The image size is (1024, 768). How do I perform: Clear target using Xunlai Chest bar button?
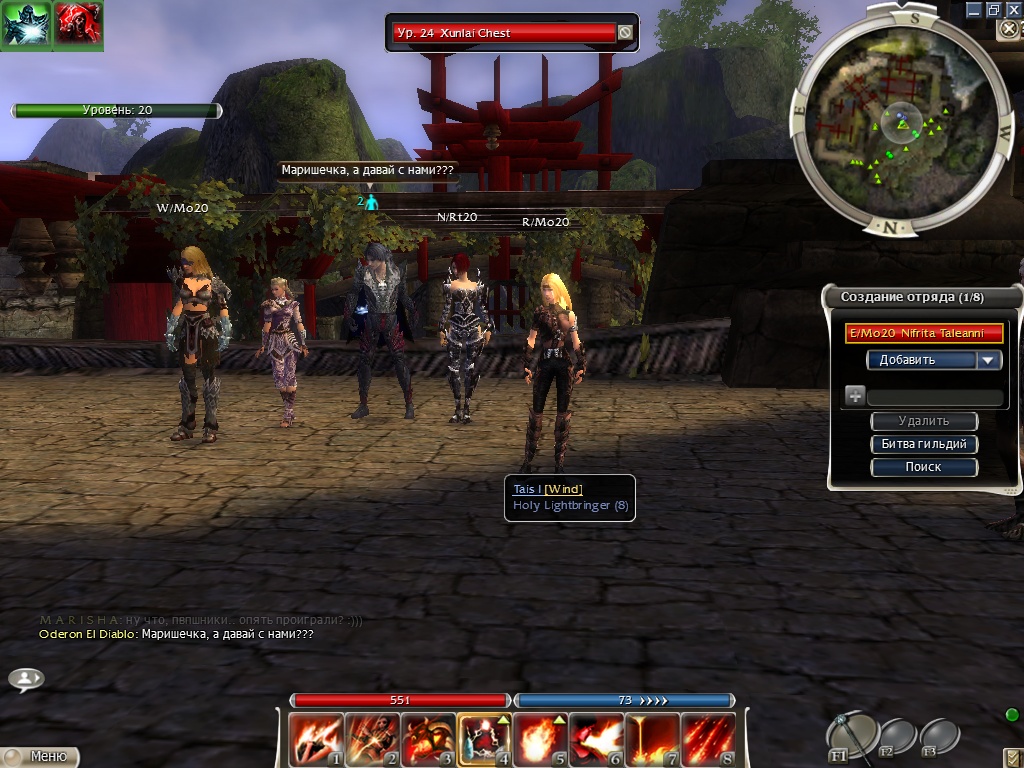625,33
